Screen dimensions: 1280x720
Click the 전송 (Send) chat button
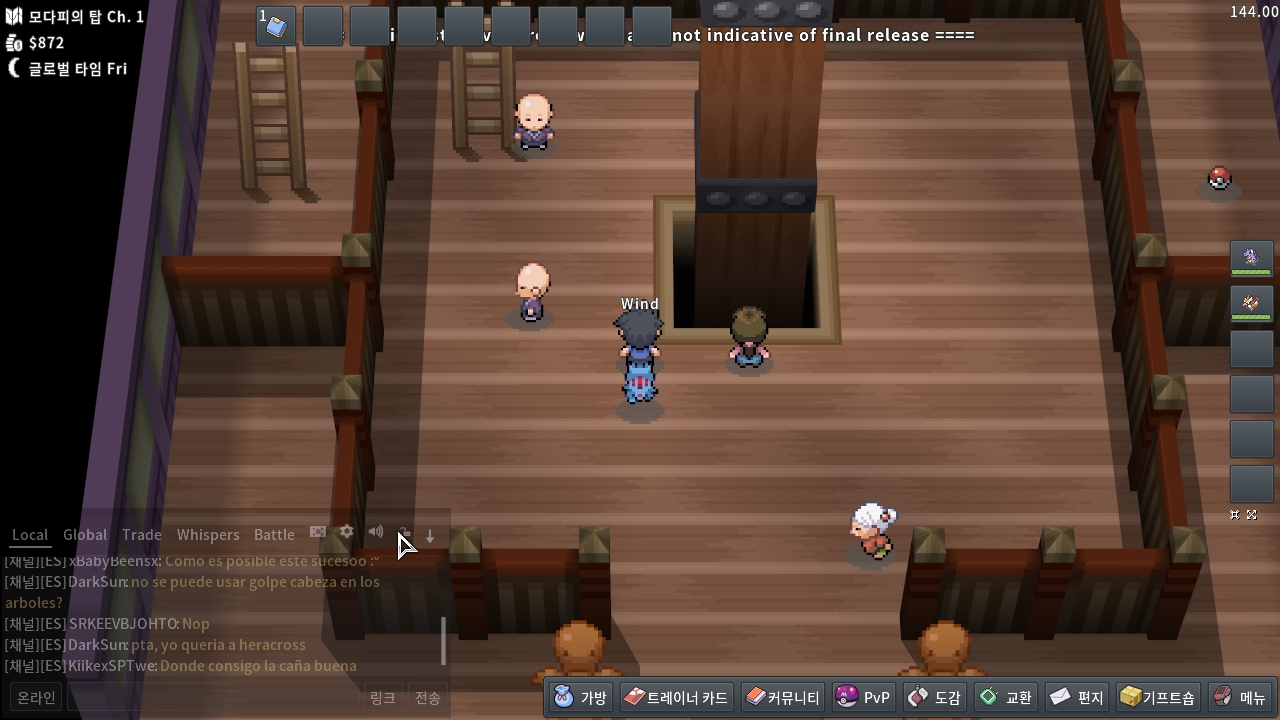click(x=427, y=698)
